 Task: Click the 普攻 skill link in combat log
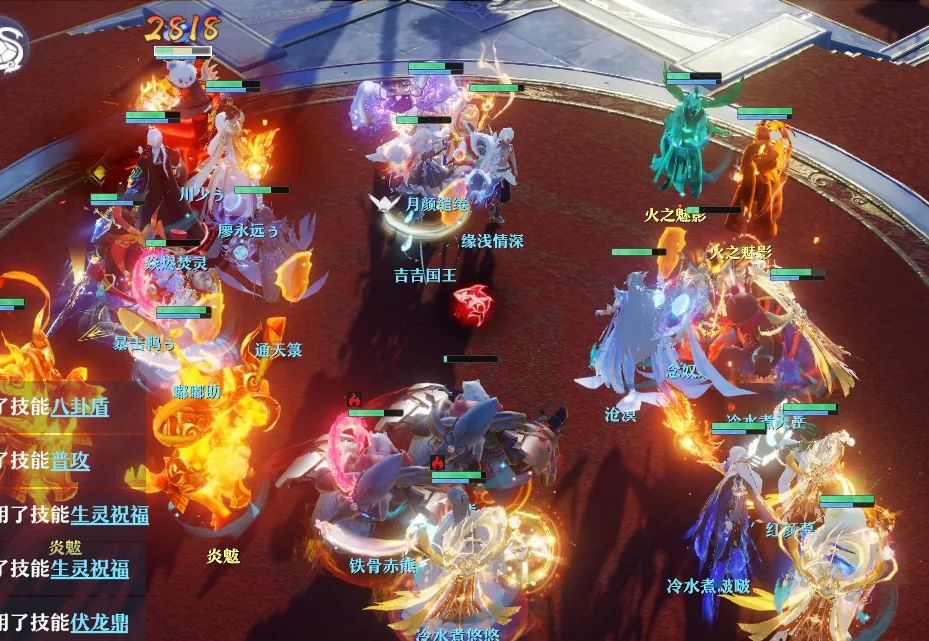[x=70, y=461]
